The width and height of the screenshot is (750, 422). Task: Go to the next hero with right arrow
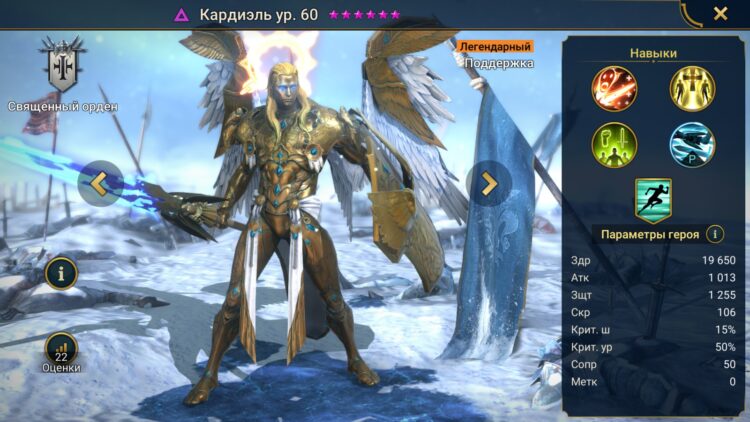click(488, 183)
